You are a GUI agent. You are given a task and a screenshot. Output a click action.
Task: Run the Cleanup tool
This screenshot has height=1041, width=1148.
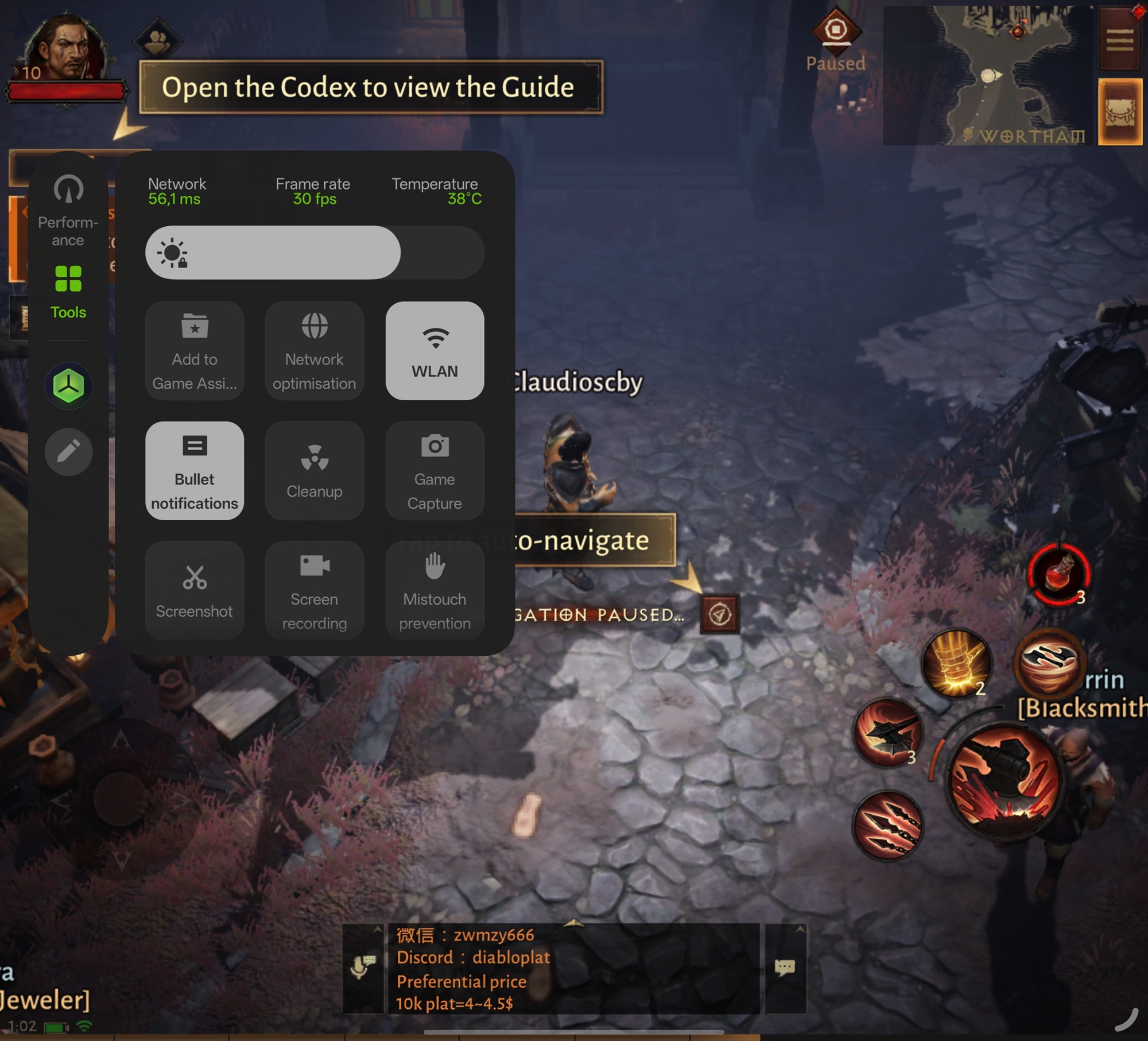pyautogui.click(x=315, y=471)
